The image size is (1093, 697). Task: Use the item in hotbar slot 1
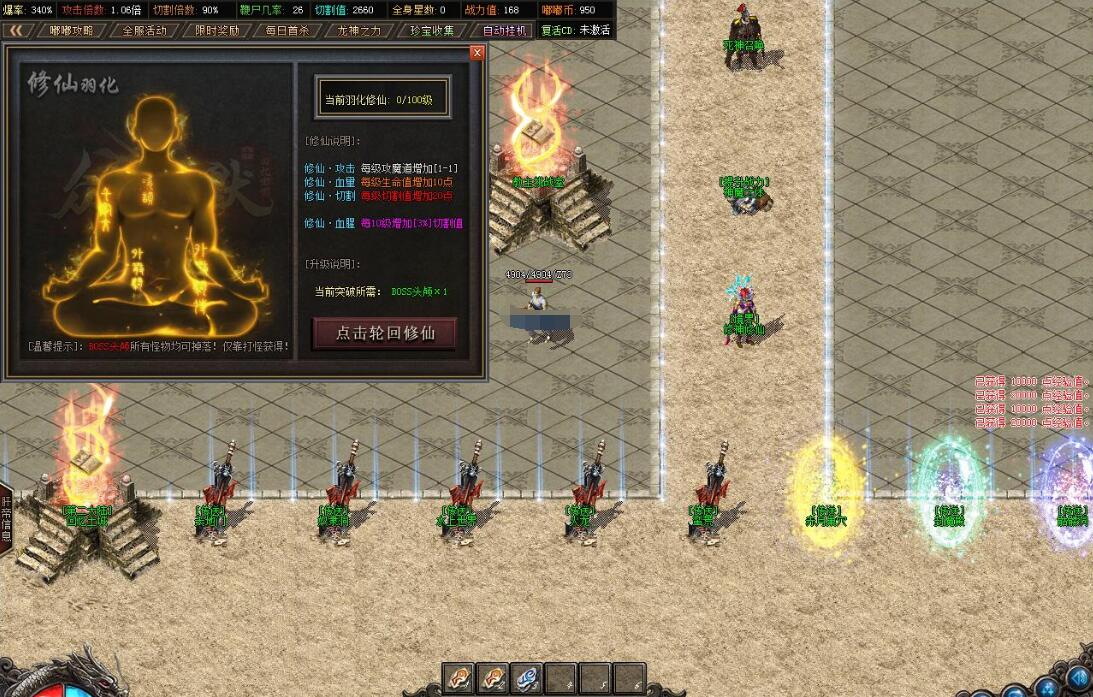(x=459, y=678)
